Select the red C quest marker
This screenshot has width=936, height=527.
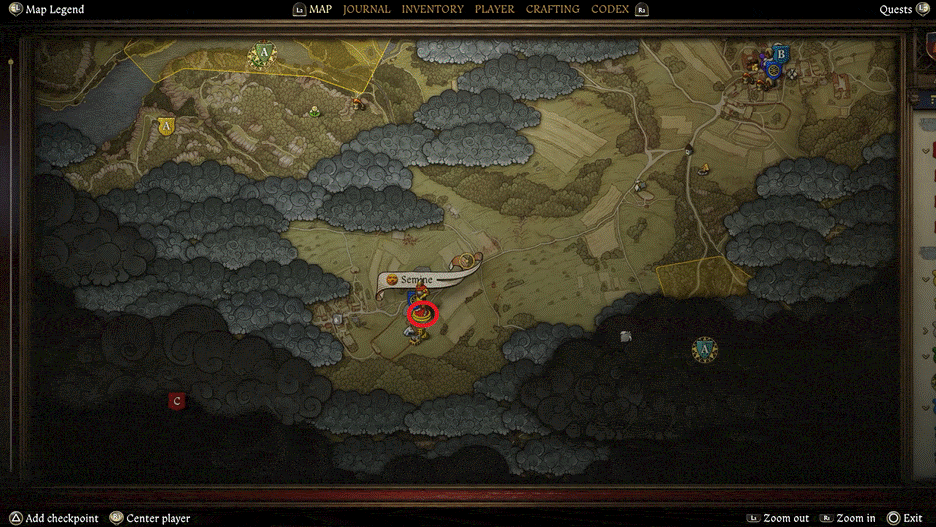pos(177,401)
